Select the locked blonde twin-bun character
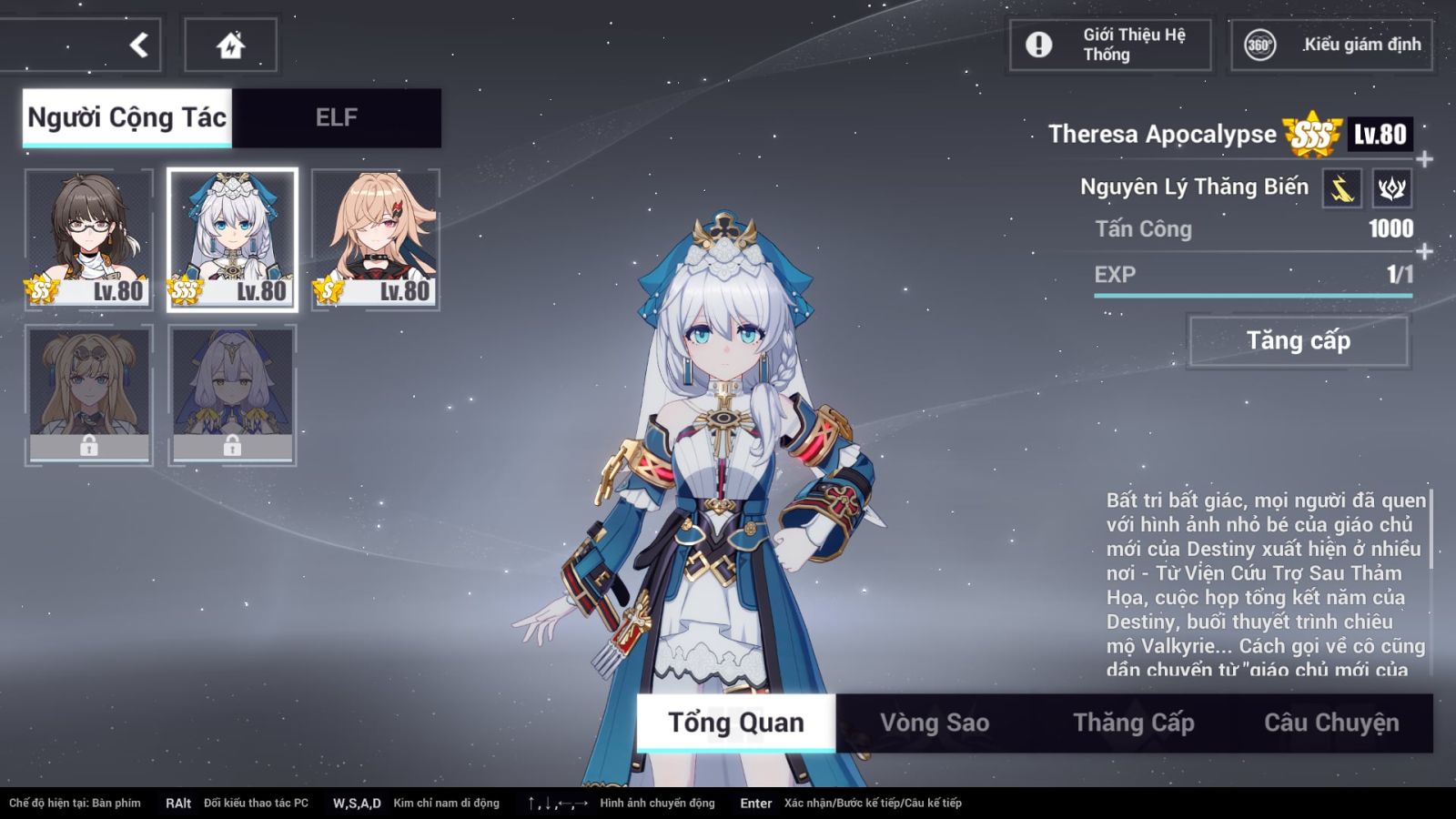Screen dimensions: 1456x819 point(89,395)
